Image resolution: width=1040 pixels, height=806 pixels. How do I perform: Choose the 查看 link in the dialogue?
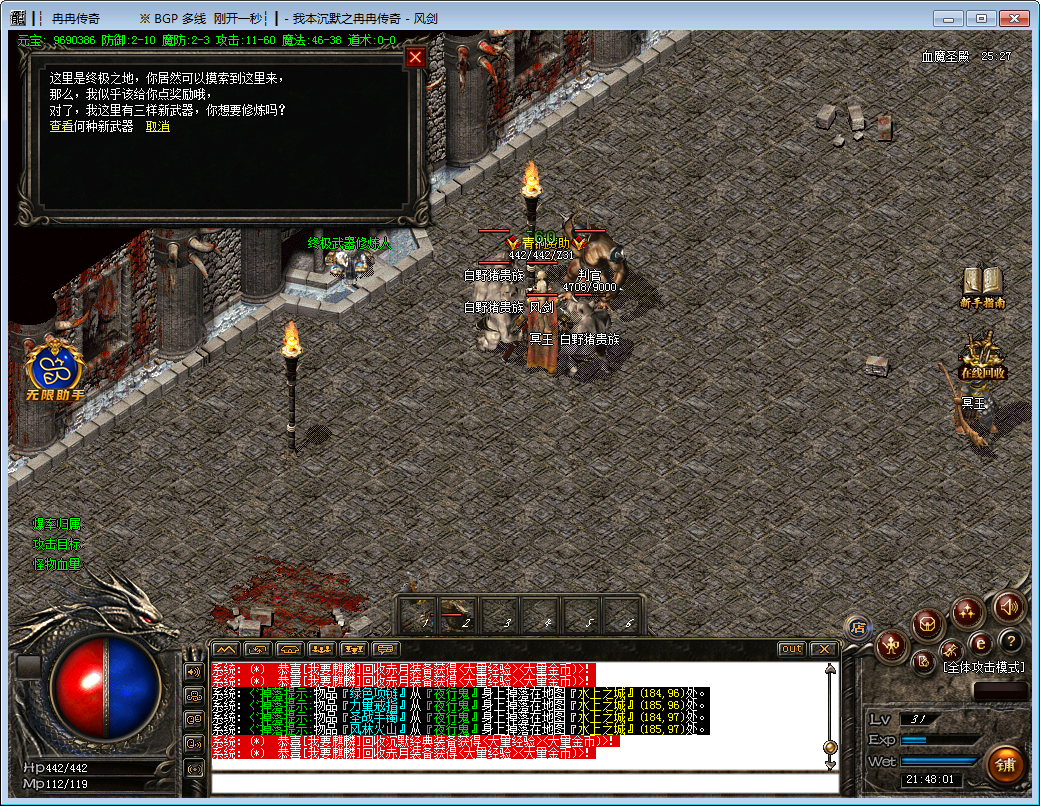pos(62,126)
